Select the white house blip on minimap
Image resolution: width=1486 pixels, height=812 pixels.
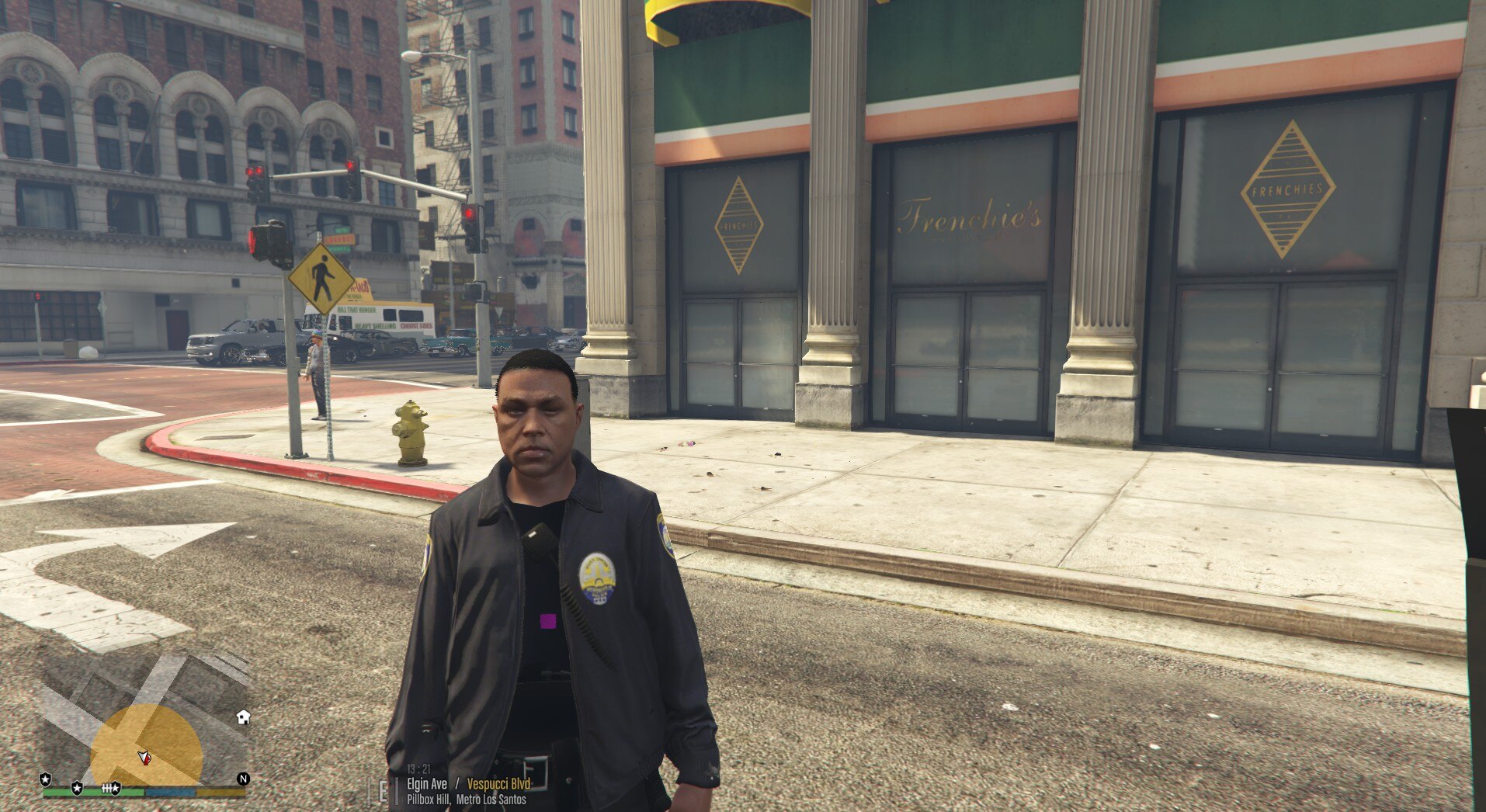243,717
